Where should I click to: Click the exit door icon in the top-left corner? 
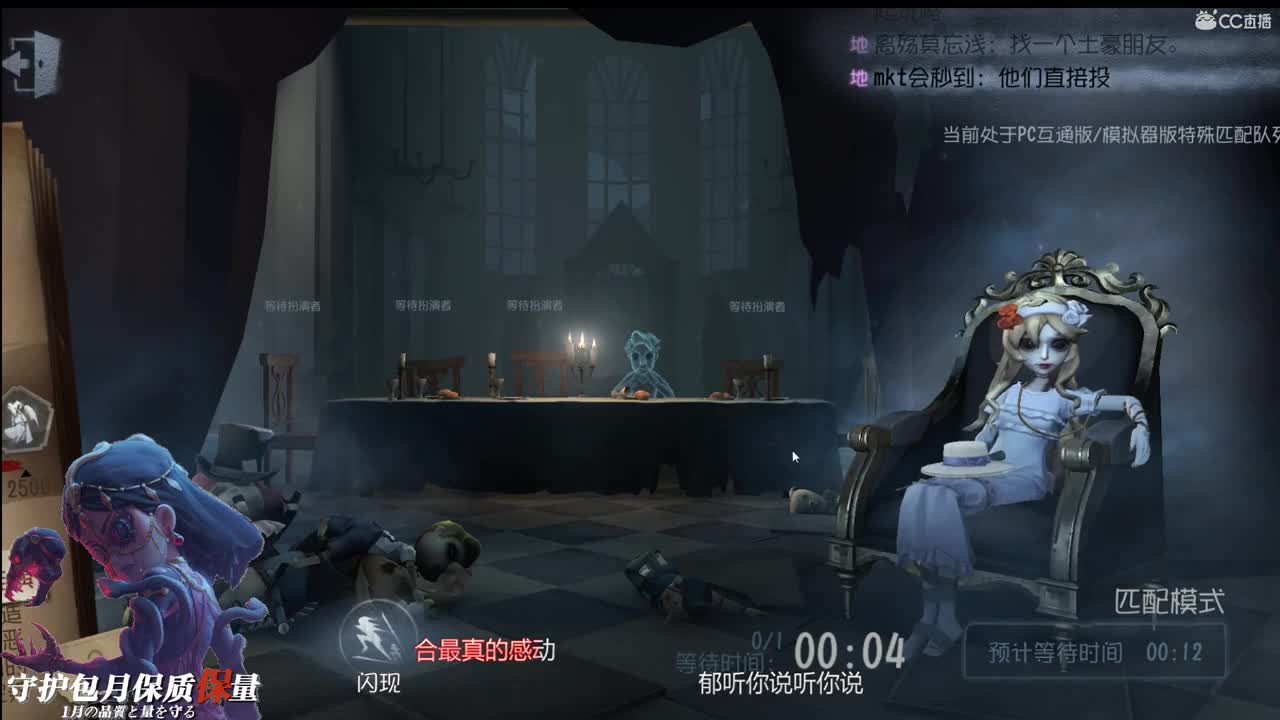pyautogui.click(x=32, y=62)
